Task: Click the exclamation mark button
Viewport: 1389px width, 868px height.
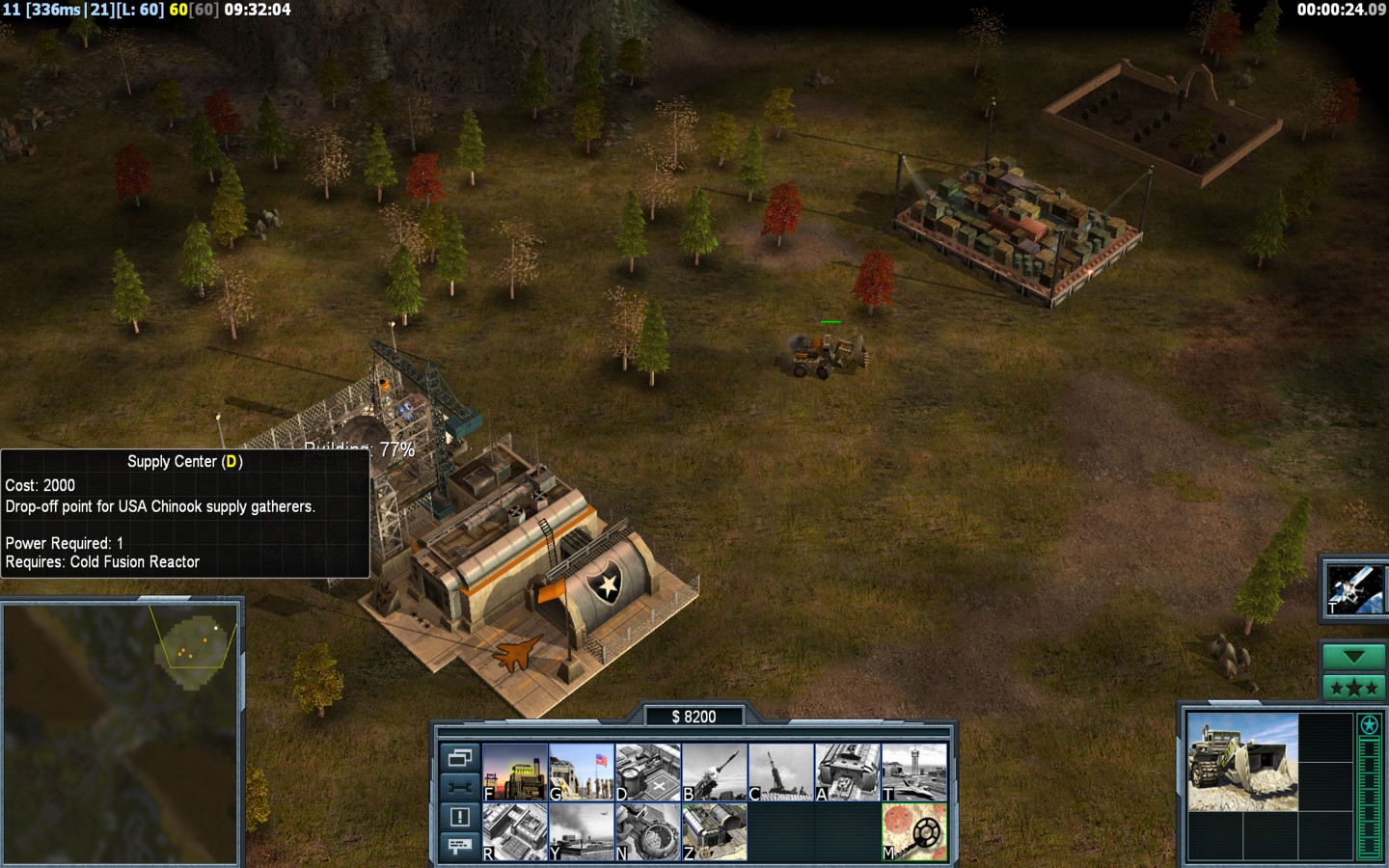Action: 459,817
